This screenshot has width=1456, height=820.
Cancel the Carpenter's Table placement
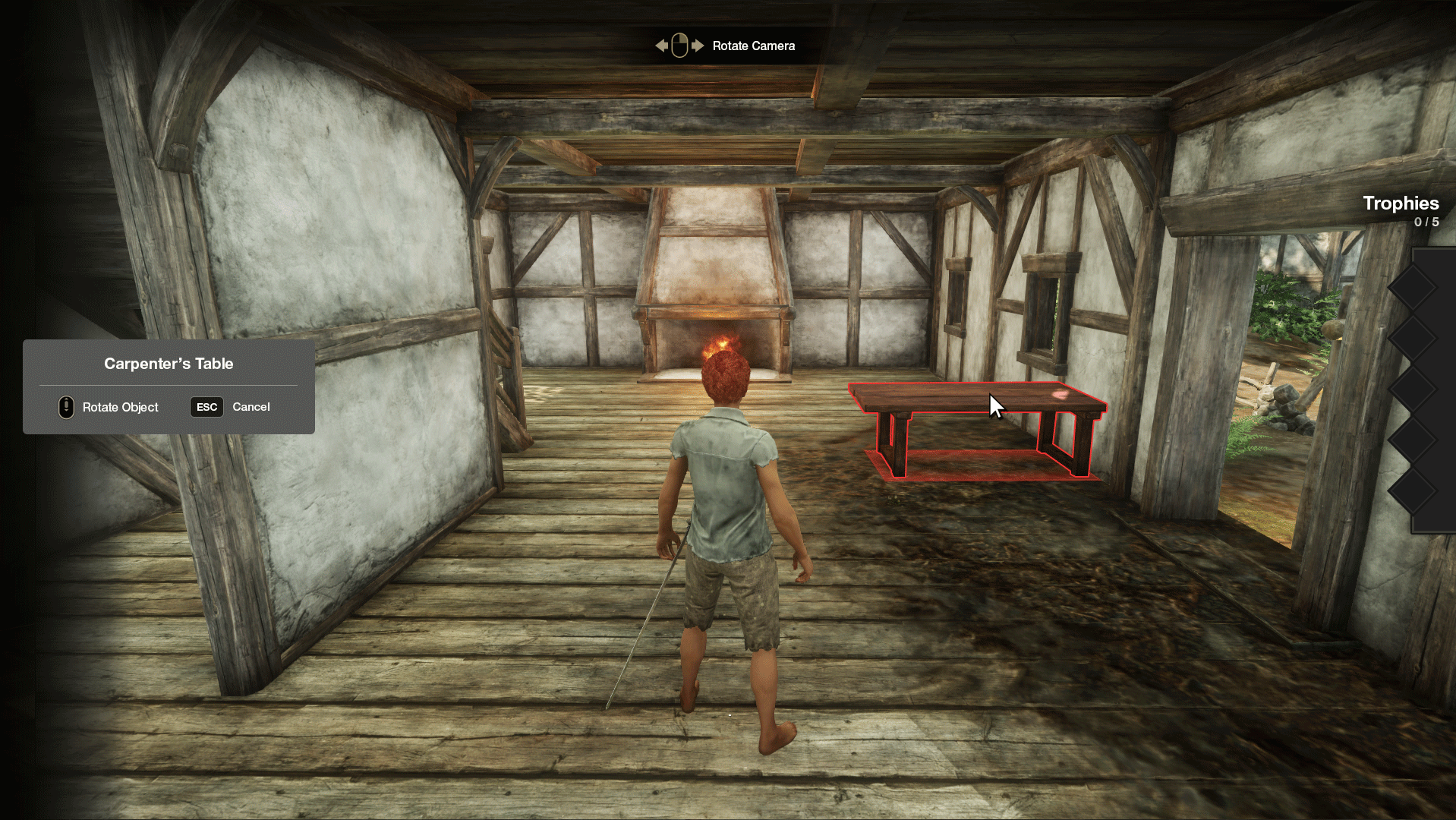coord(230,407)
